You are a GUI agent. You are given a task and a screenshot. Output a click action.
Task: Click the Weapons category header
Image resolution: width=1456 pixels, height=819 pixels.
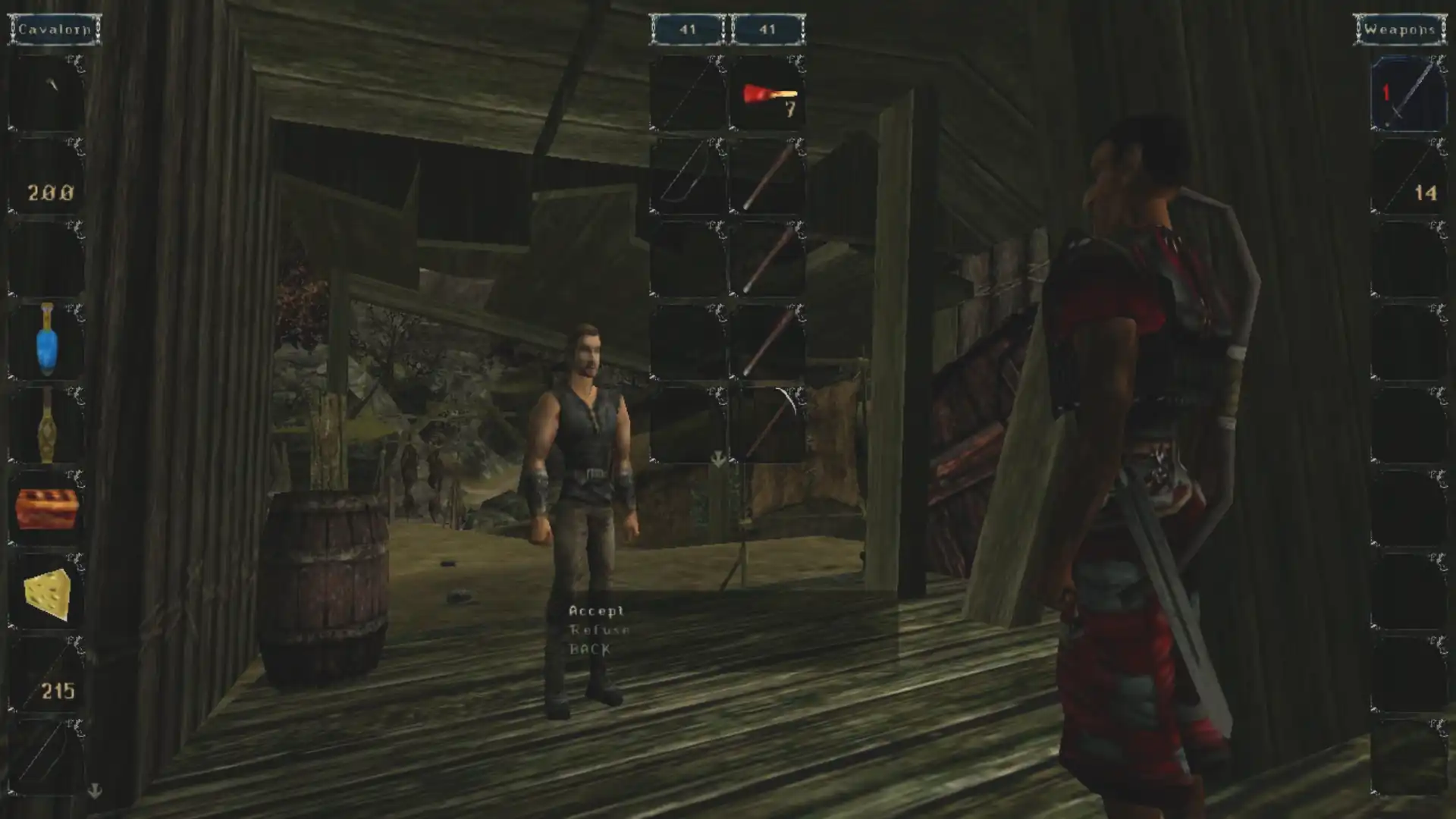[1400, 30]
